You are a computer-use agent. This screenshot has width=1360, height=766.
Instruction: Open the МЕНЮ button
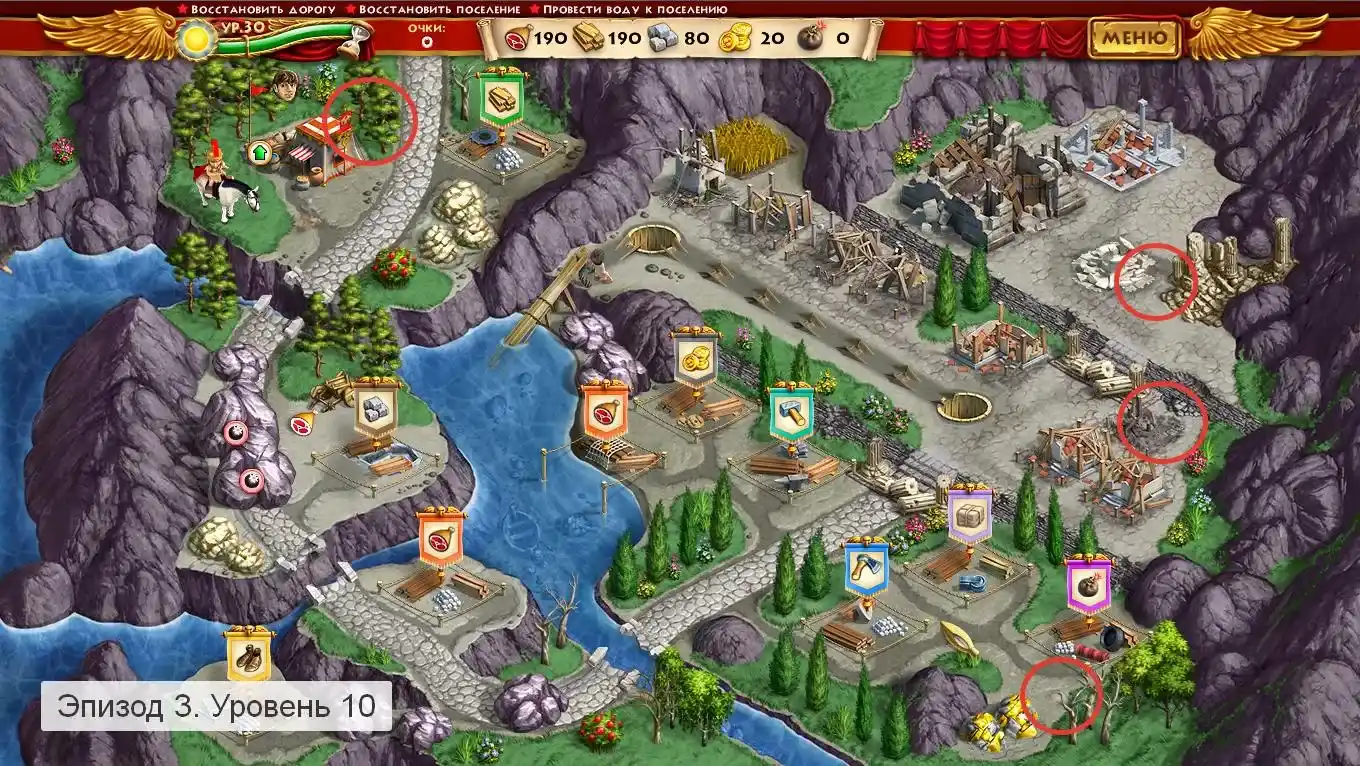(1134, 38)
